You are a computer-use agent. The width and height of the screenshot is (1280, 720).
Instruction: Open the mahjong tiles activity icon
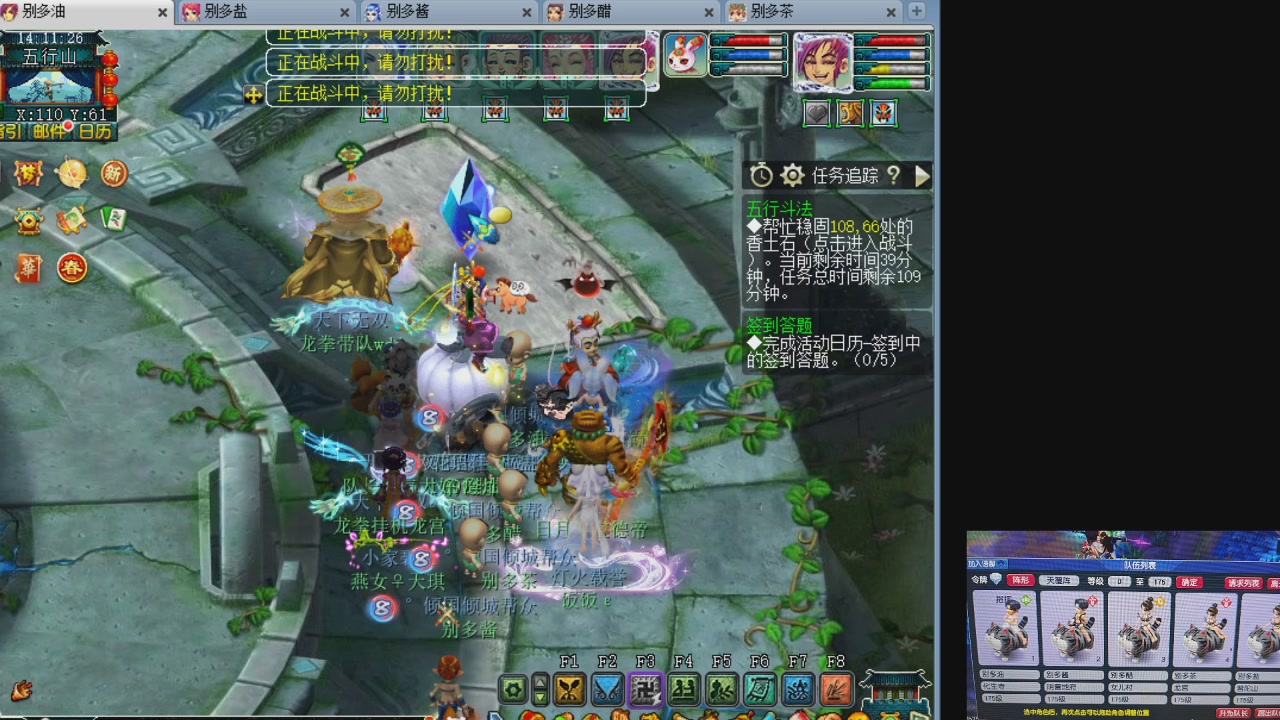pos(114,219)
